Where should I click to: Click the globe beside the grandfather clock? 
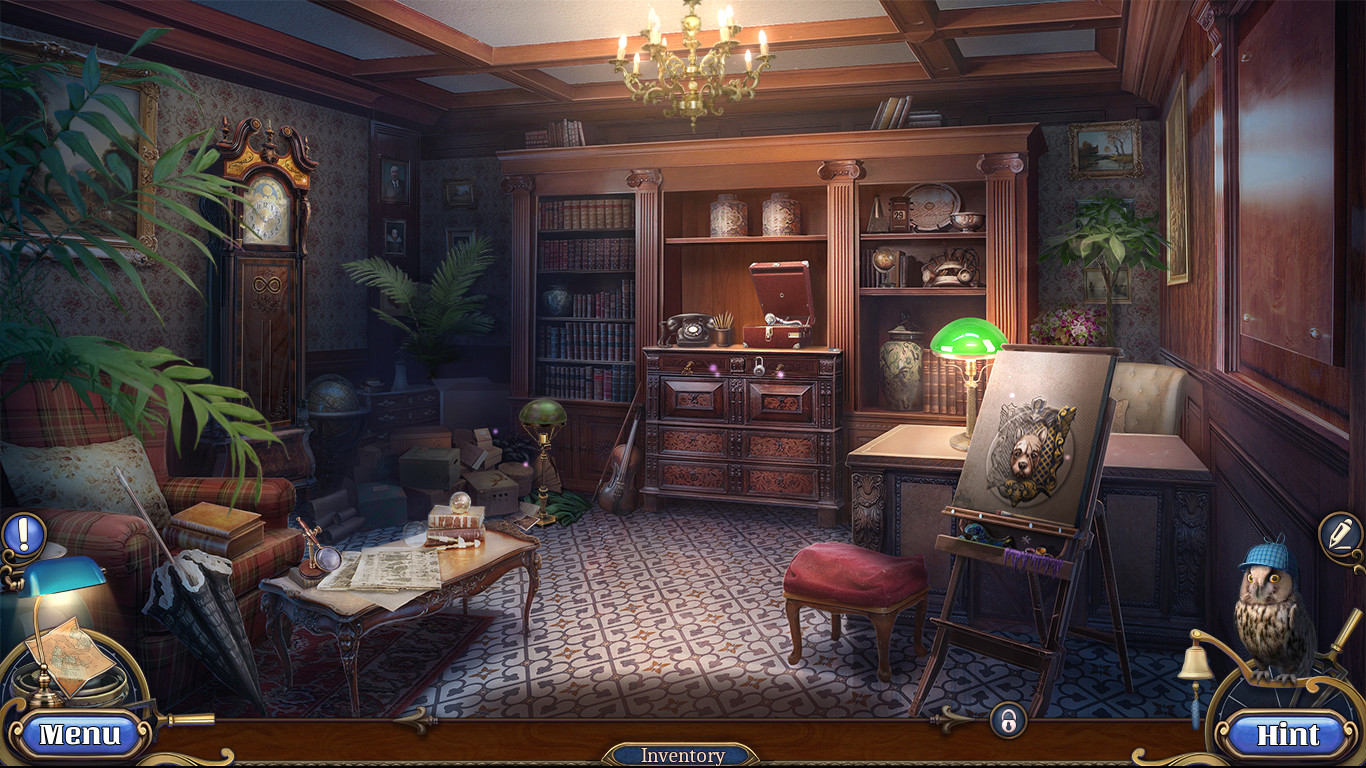coord(335,400)
